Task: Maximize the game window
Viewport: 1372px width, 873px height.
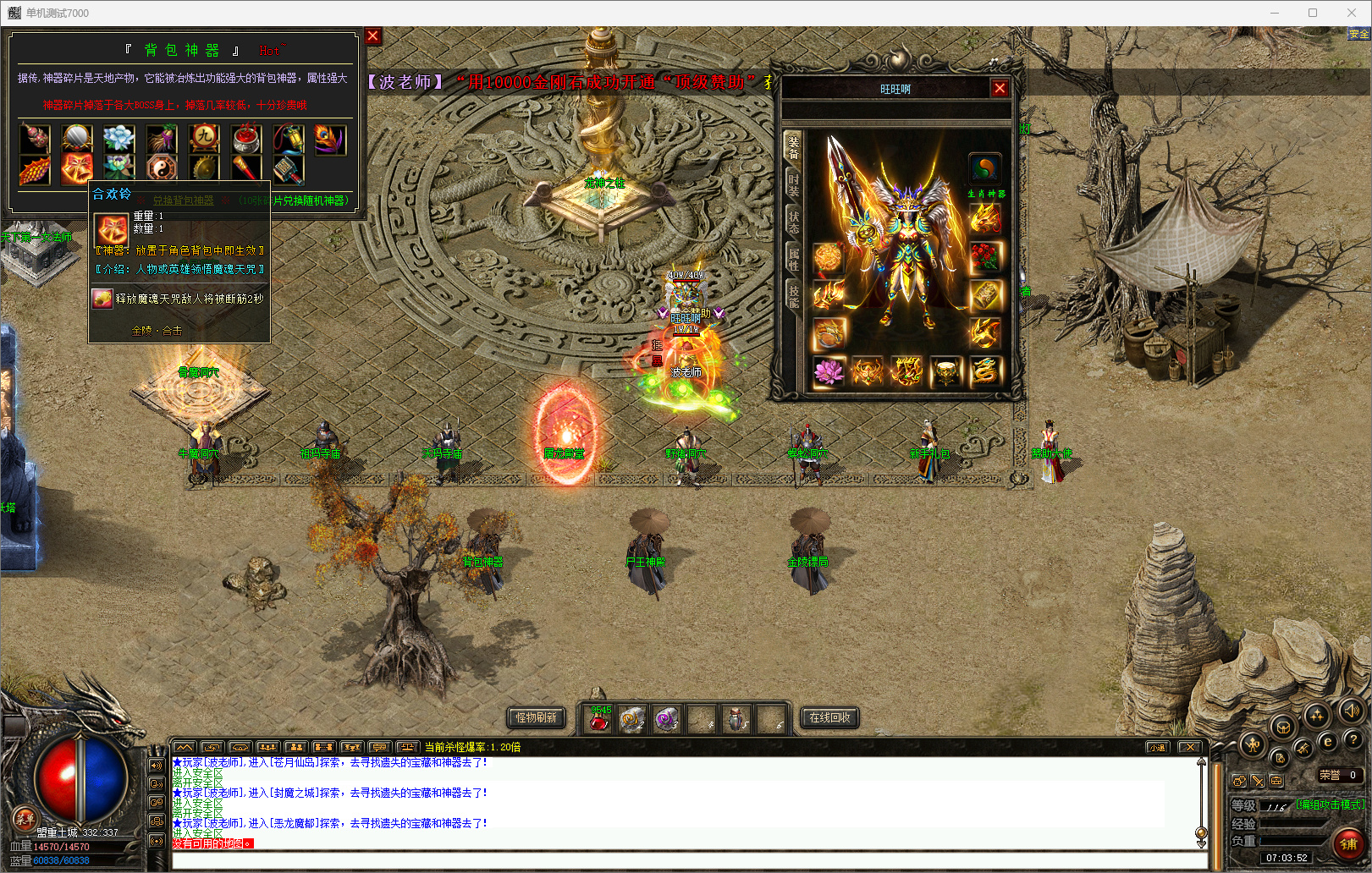Action: 1313,13
